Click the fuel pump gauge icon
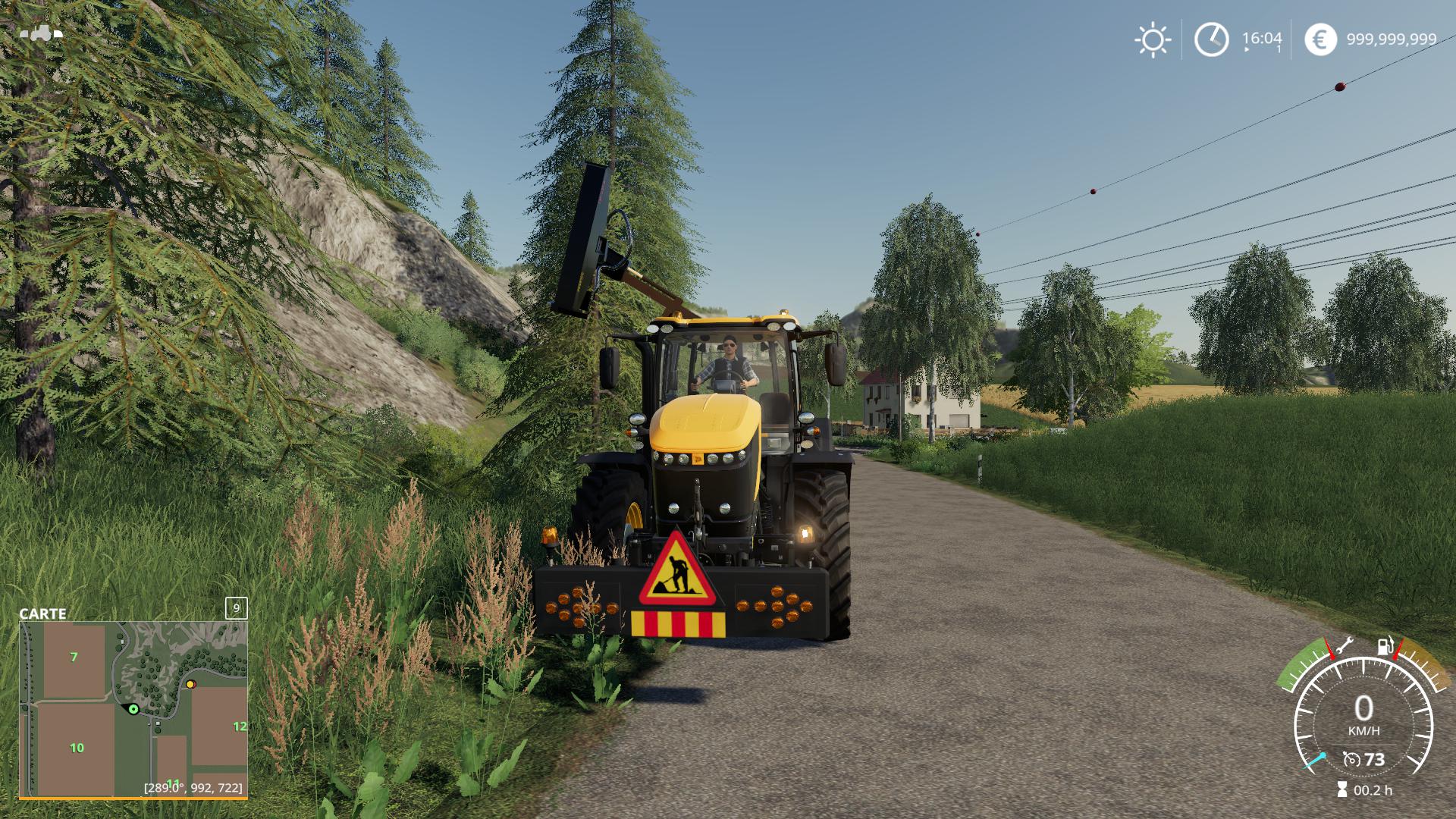The height and width of the screenshot is (819, 1456). coord(1385,647)
